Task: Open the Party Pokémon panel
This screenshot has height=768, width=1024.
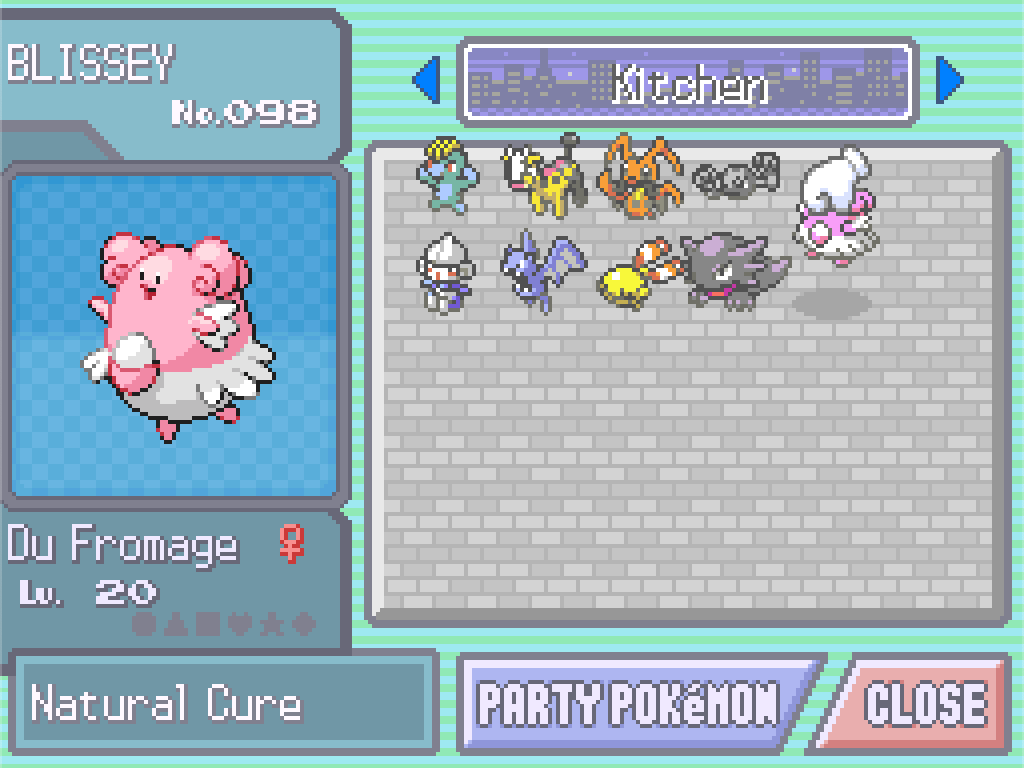Action: 630,703
